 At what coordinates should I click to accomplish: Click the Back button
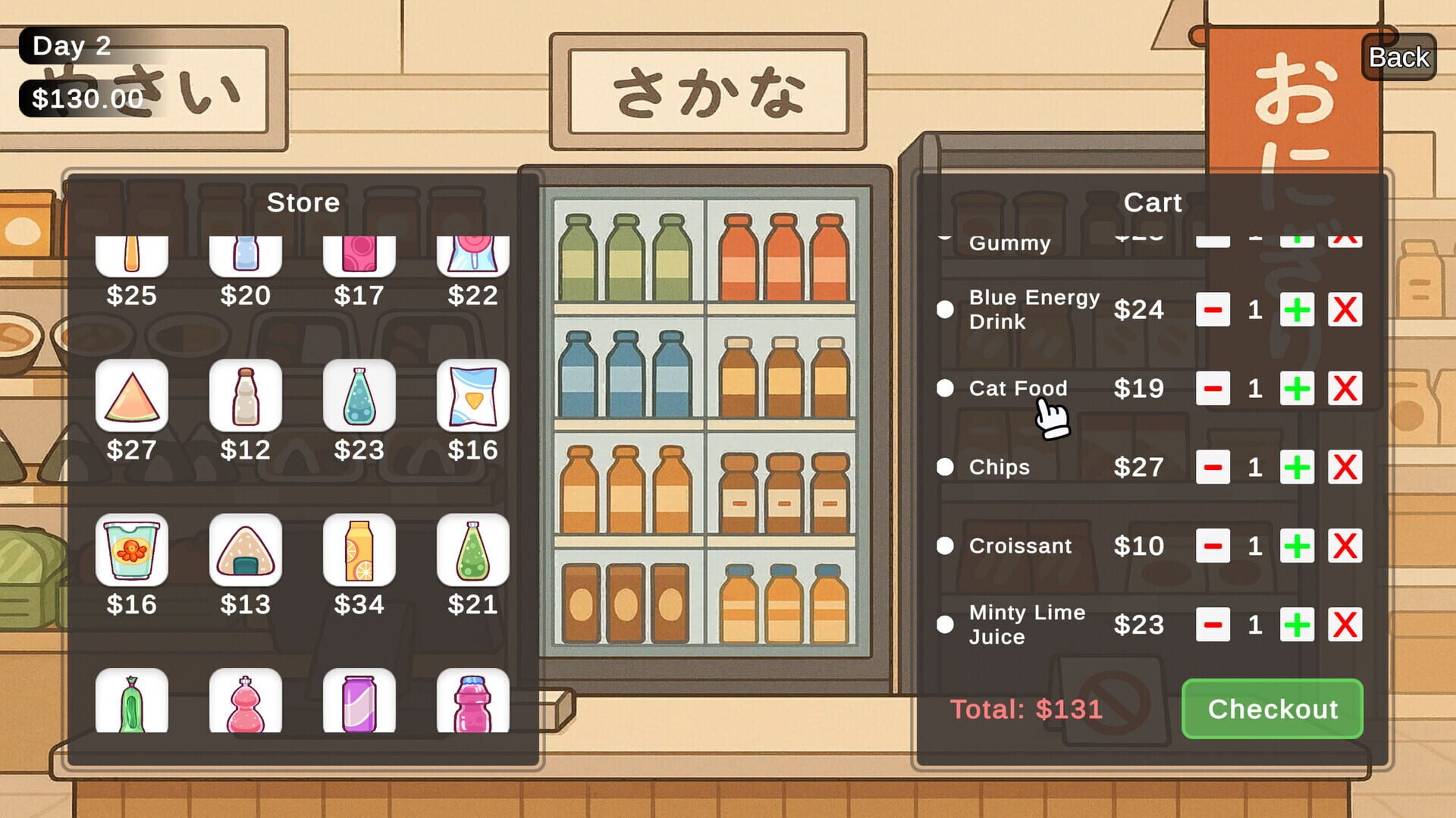tap(1398, 56)
